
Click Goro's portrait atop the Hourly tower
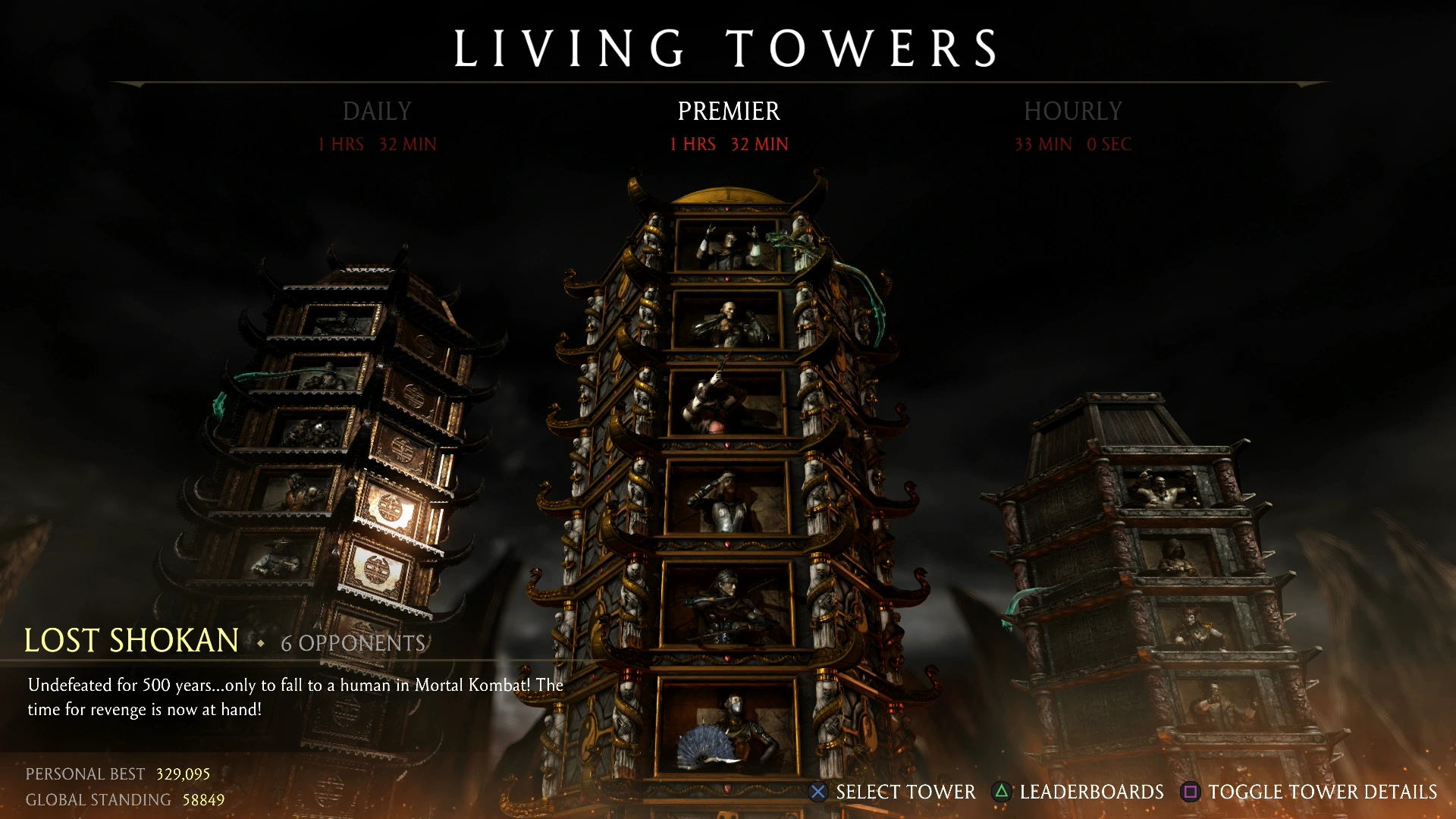(x=1164, y=489)
